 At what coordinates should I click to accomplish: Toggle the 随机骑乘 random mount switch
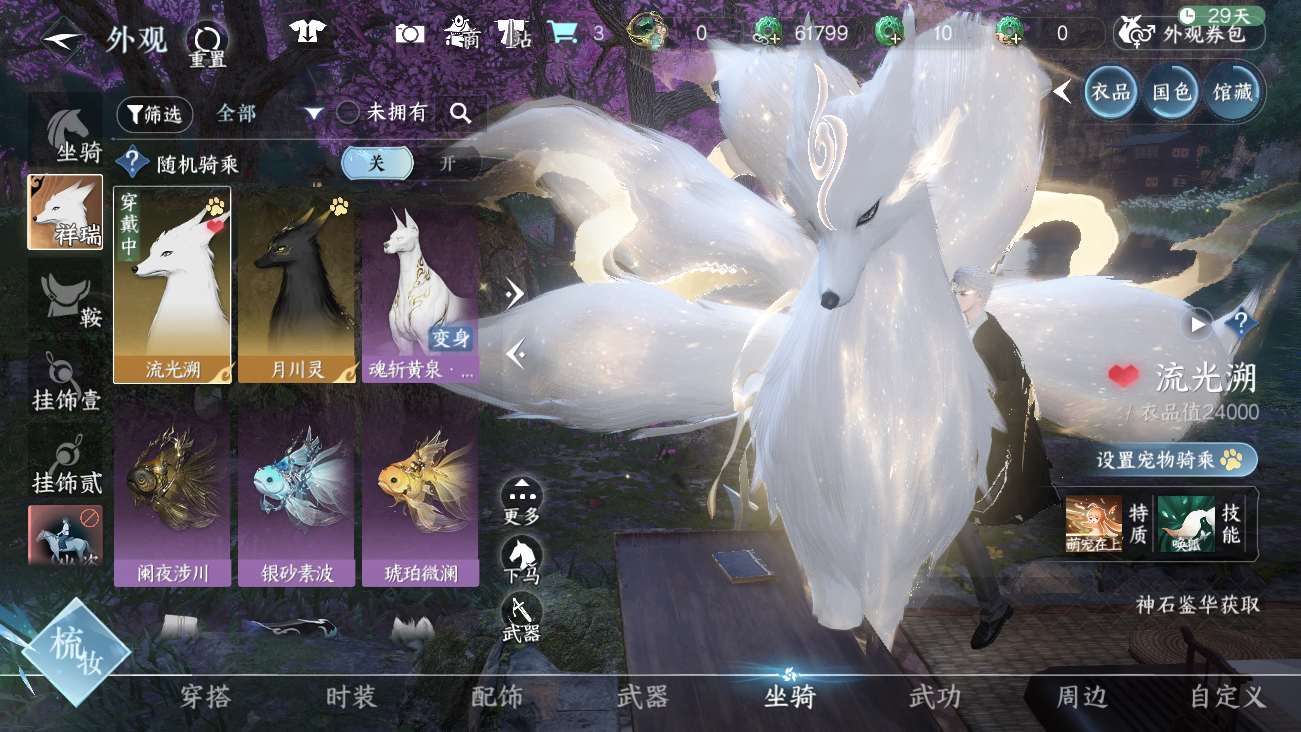click(x=410, y=163)
